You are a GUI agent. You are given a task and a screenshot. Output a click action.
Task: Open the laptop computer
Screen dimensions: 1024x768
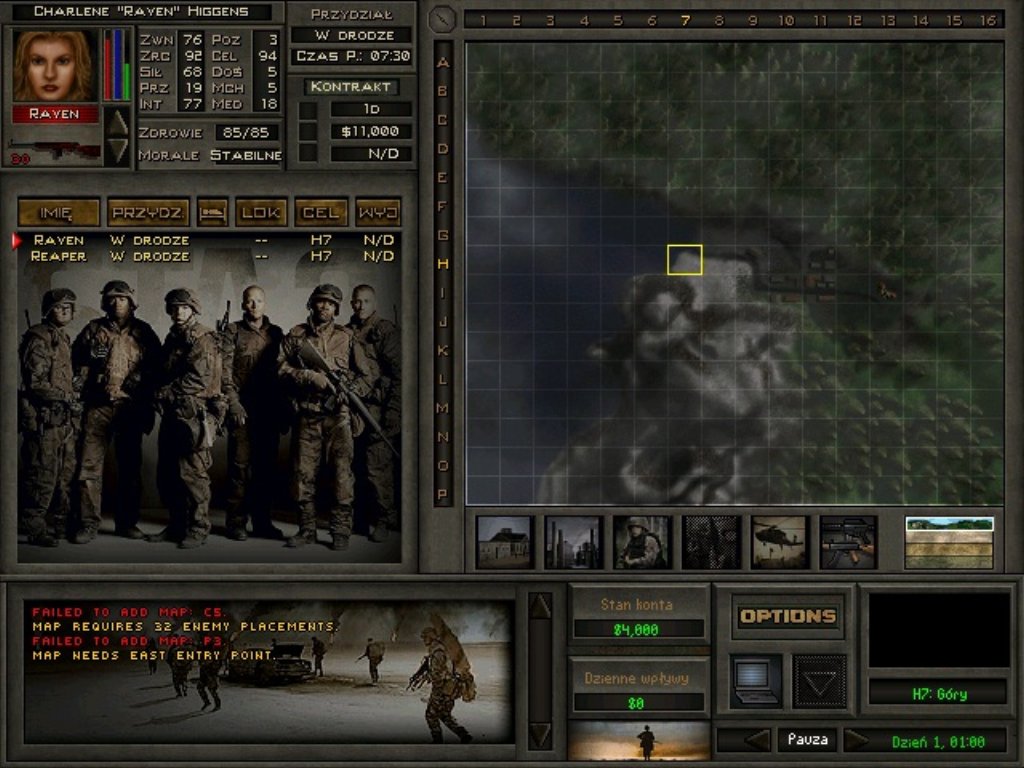coord(756,681)
